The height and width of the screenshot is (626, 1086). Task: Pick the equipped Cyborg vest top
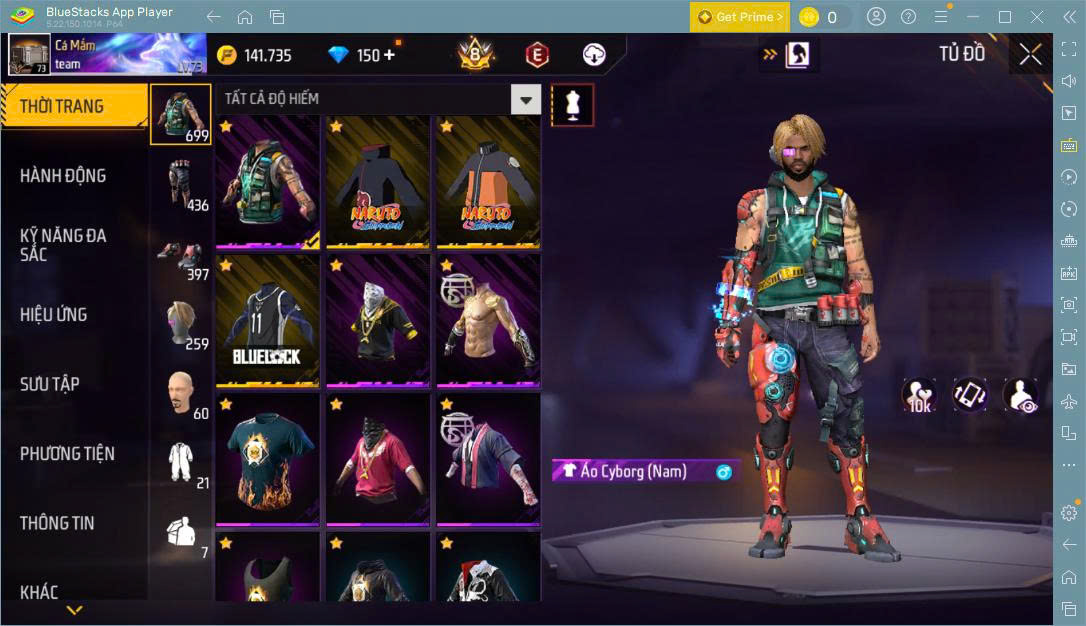tap(268, 181)
